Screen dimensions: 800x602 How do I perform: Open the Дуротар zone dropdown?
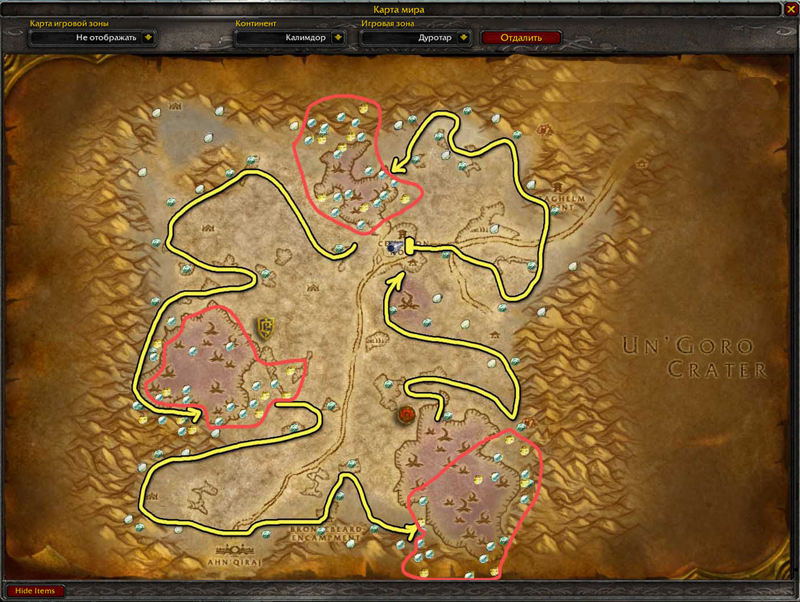[x=464, y=38]
